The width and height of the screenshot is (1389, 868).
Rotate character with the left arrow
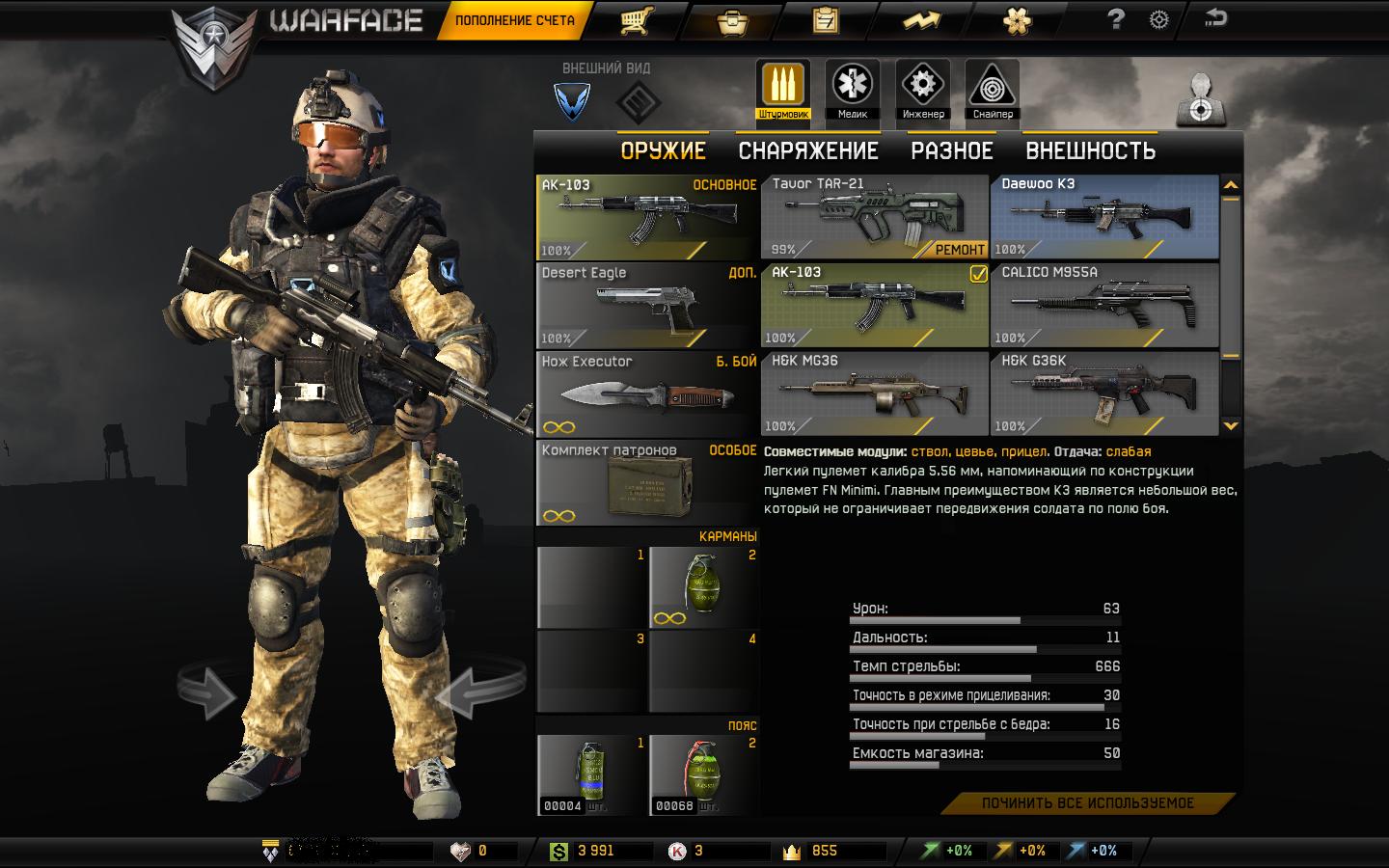click(x=205, y=691)
